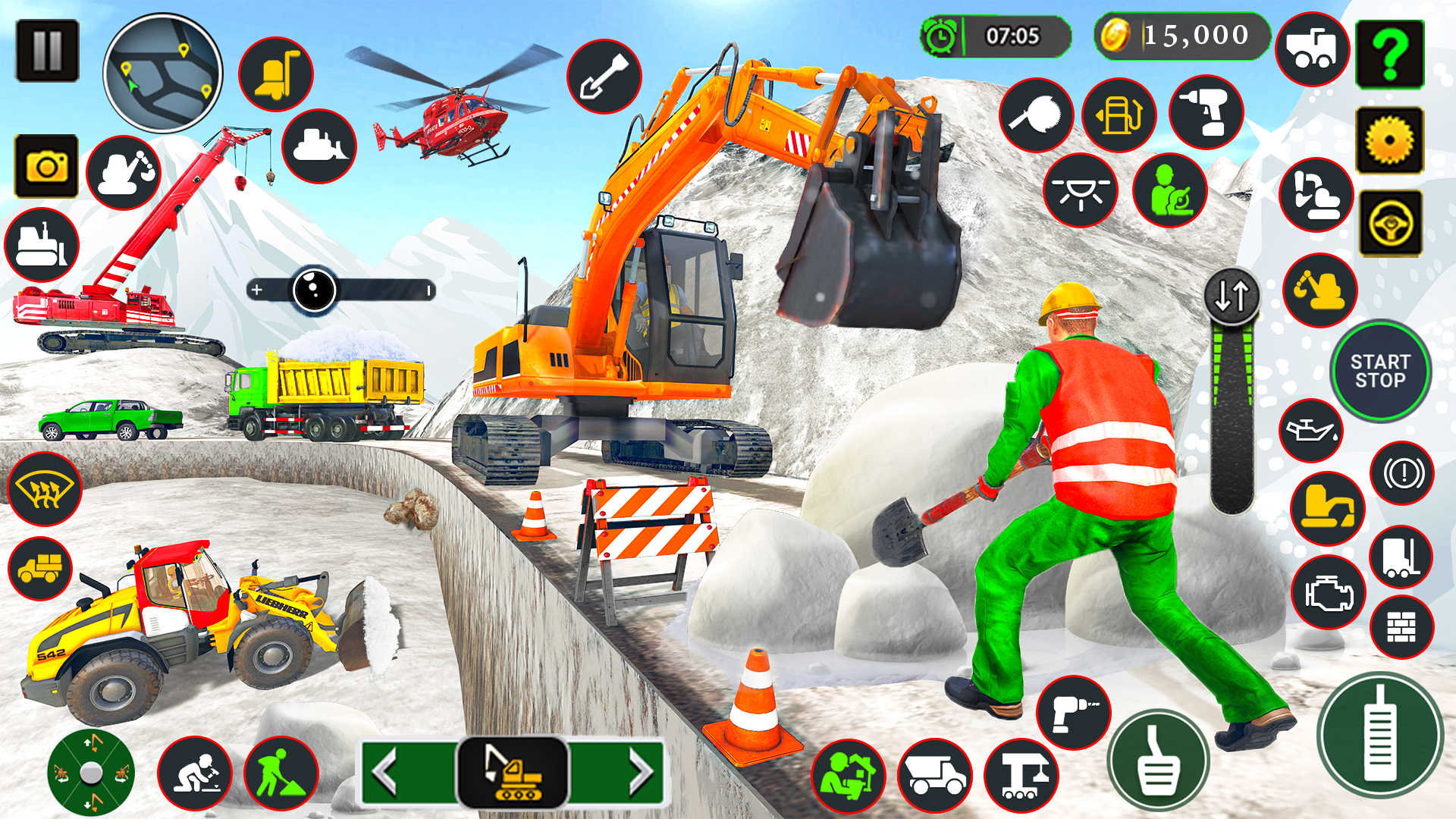This screenshot has width=1456, height=819.
Task: Tap the movement joystick control
Action: coord(89,773)
